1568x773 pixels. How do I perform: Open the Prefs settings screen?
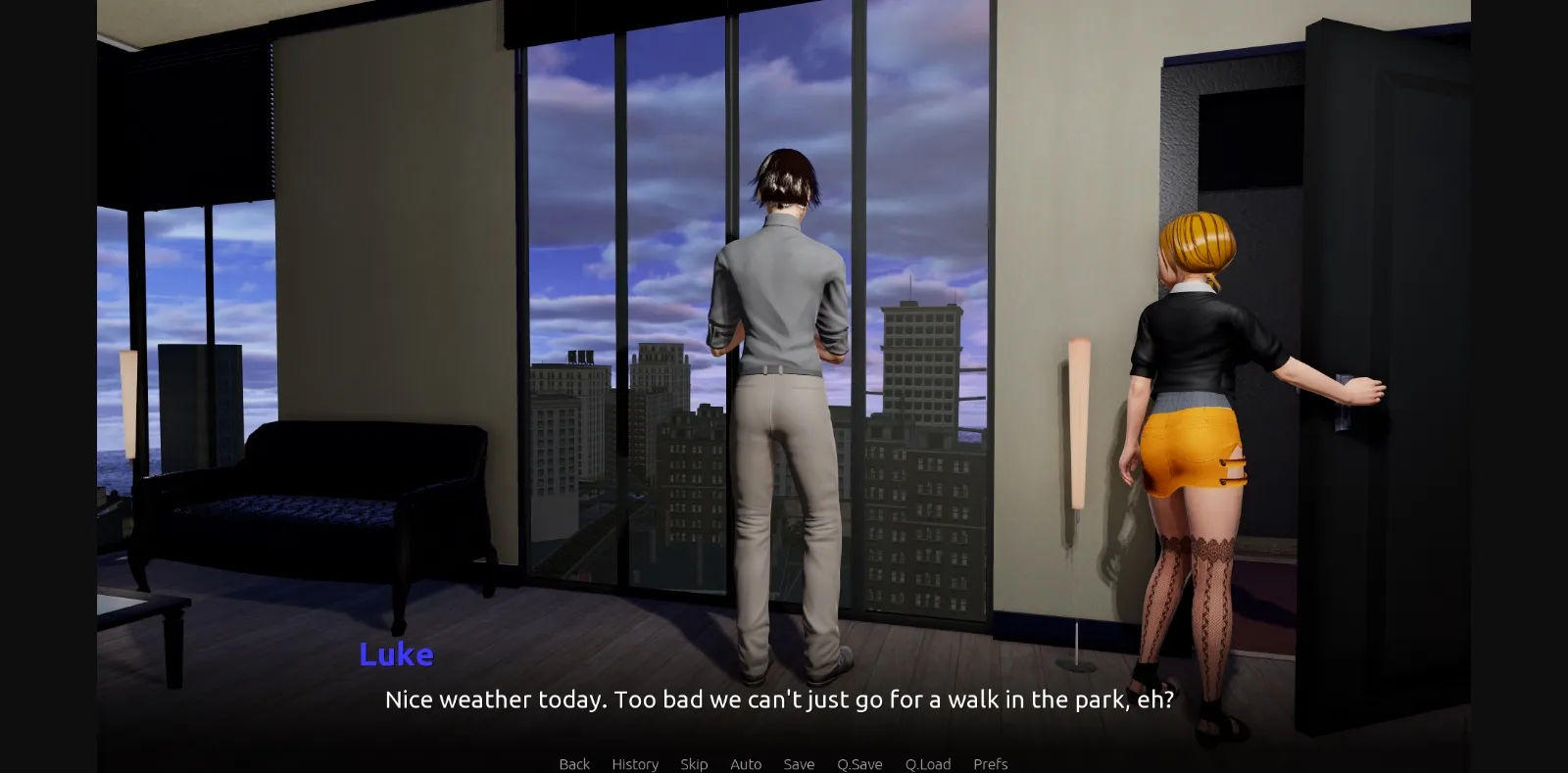pos(990,764)
